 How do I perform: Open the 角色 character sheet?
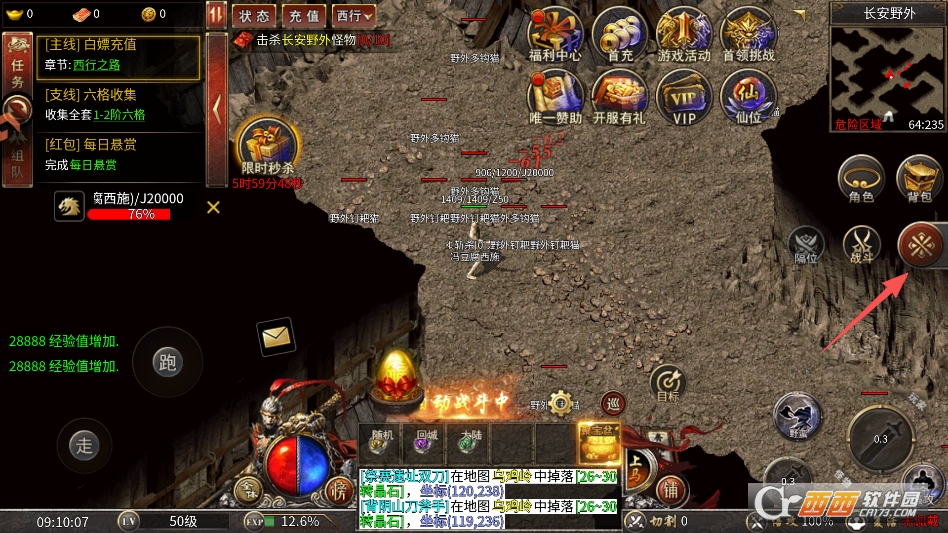coord(861,180)
